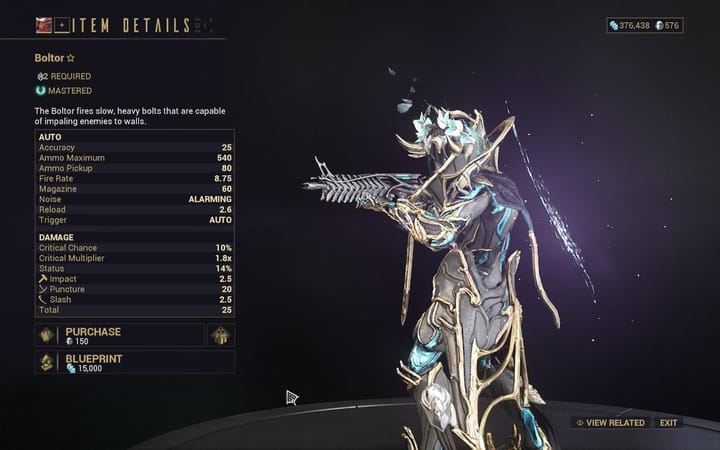Image resolution: width=720 pixels, height=450 pixels.
Task: Open the View Related items list
Action: click(610, 423)
